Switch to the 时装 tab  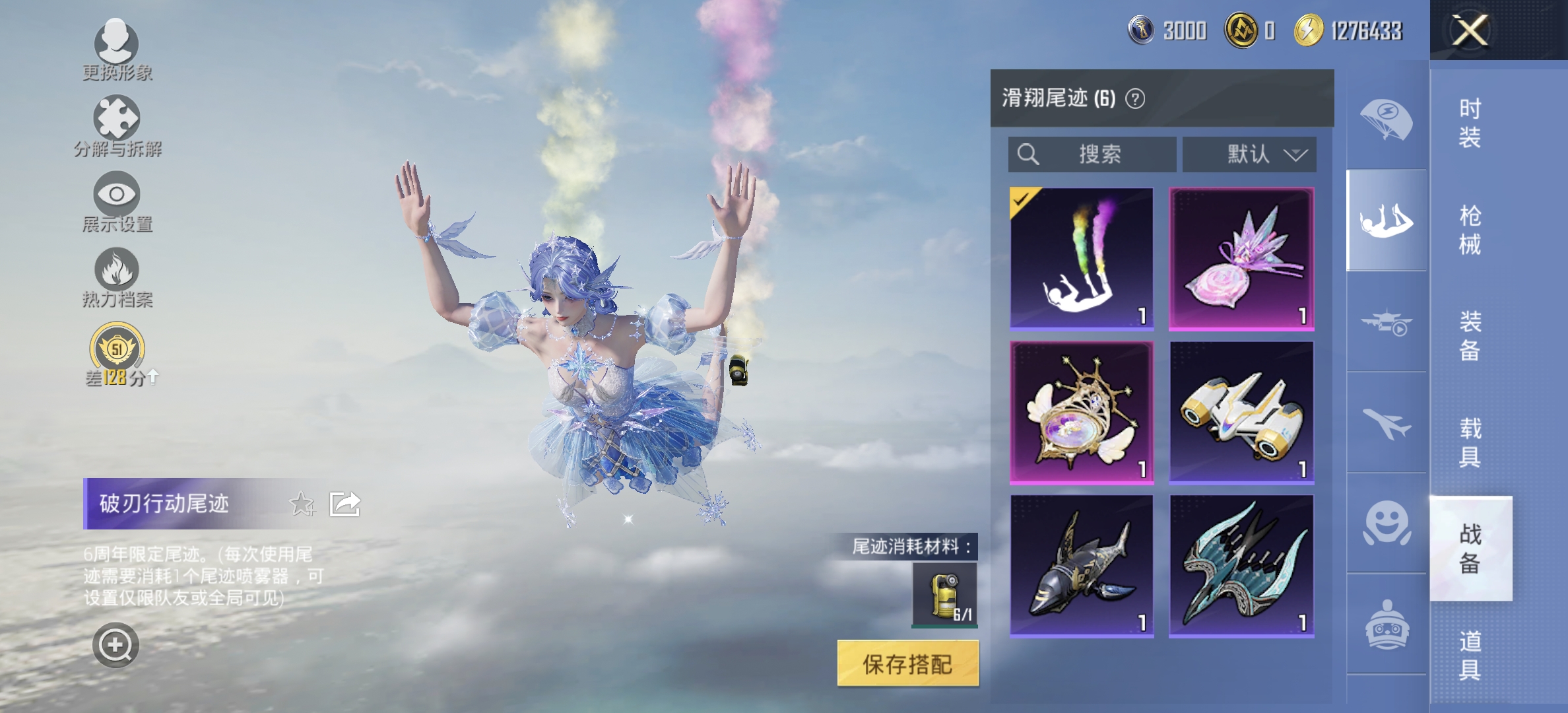(1470, 122)
